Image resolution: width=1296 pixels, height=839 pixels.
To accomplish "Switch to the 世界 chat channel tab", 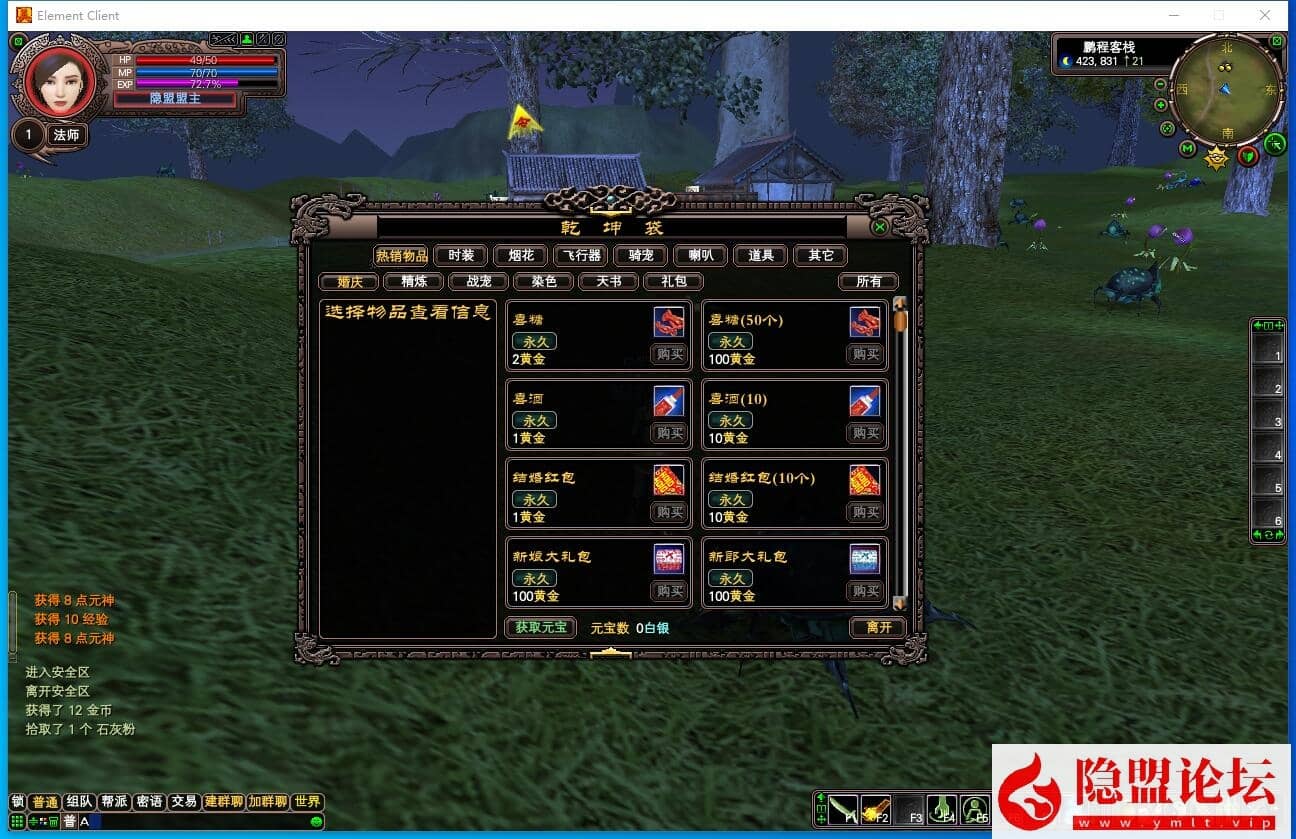I will pos(307,800).
